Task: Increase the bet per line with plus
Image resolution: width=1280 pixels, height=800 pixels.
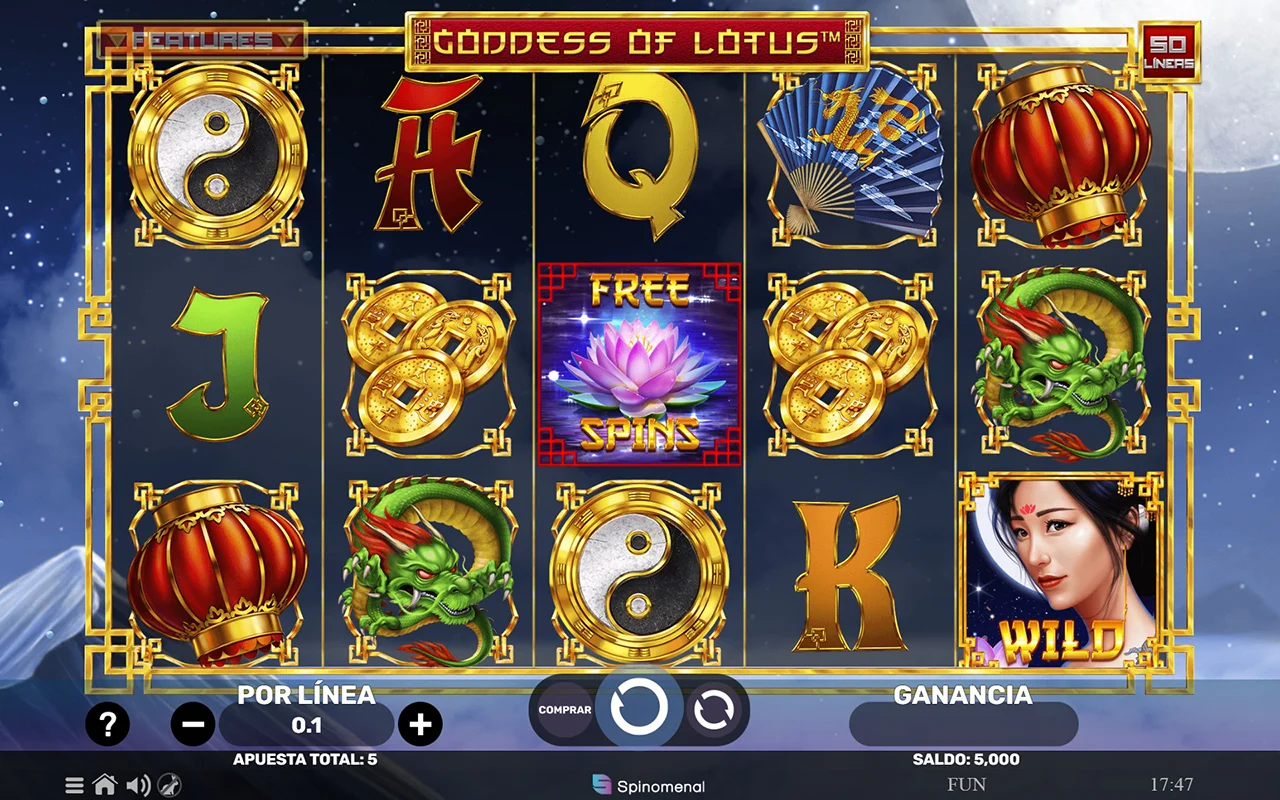Action: click(x=420, y=724)
